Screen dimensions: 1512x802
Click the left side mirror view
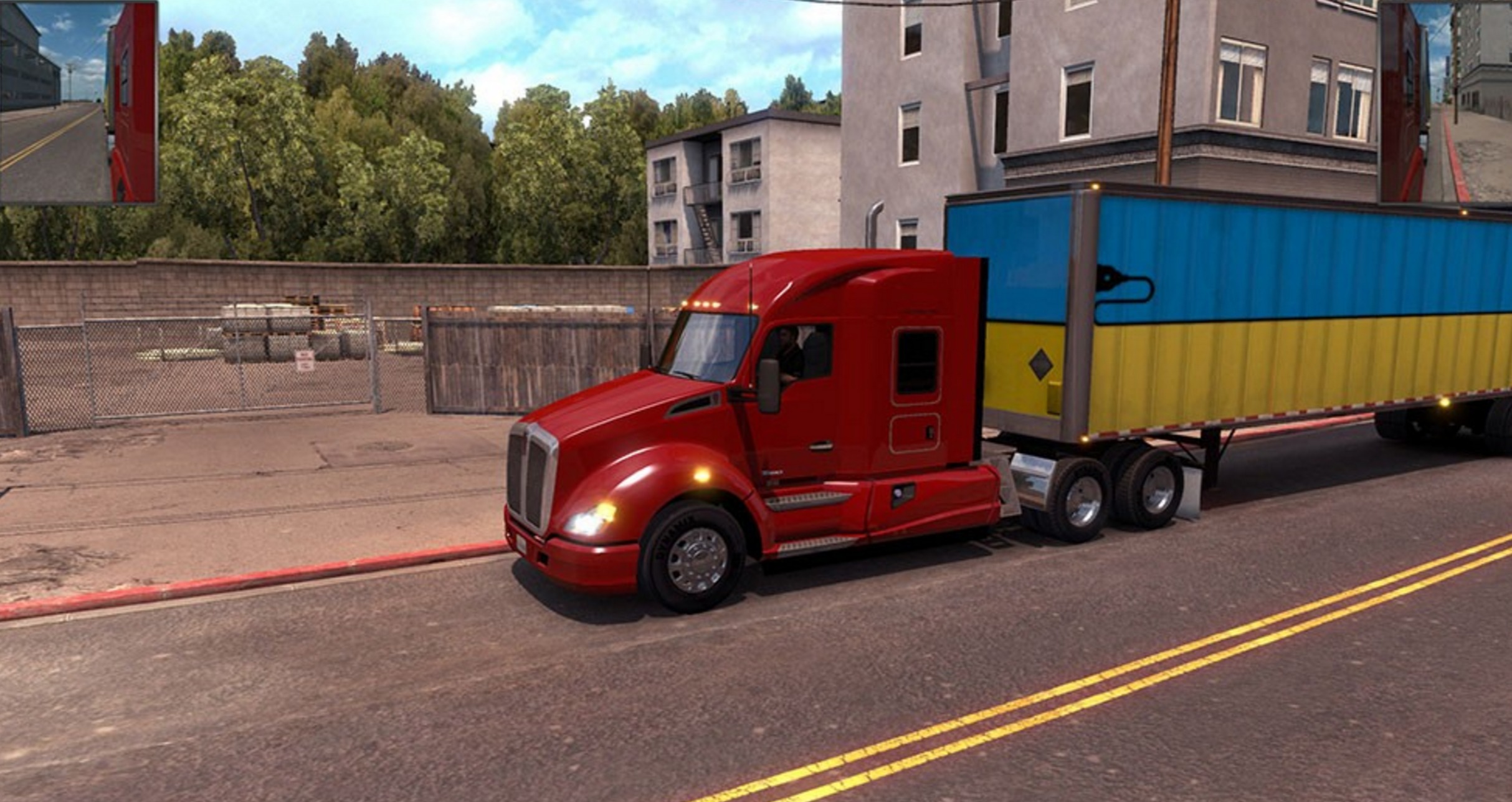[78, 103]
